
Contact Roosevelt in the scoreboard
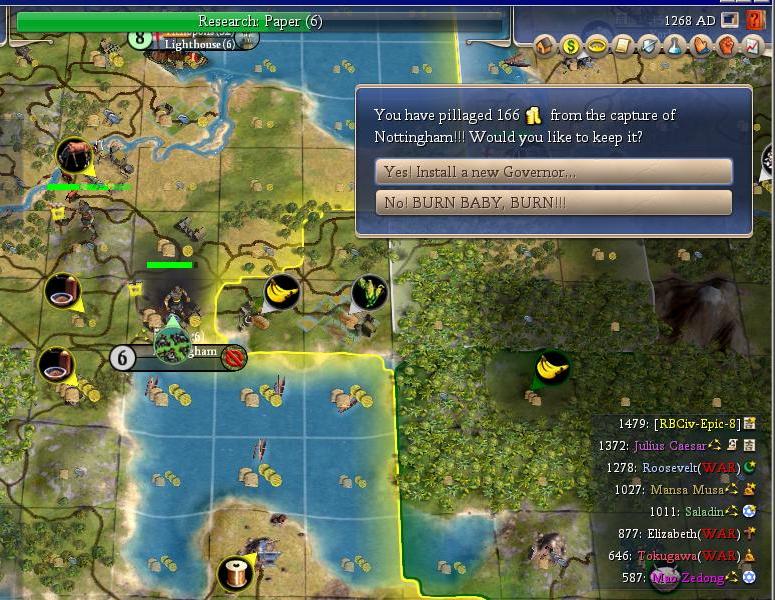tap(675, 467)
